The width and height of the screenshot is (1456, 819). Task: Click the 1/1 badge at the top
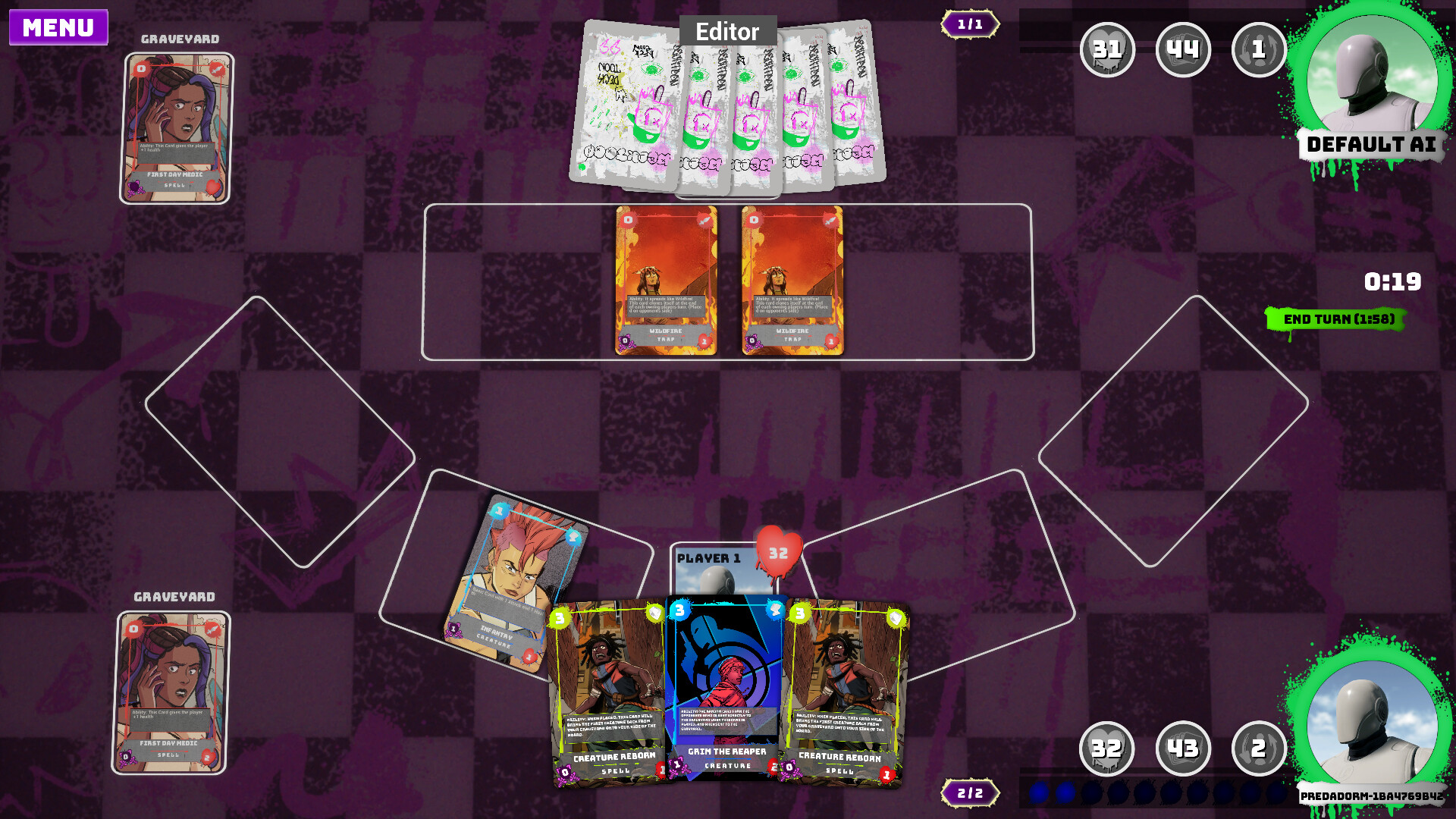tap(971, 24)
